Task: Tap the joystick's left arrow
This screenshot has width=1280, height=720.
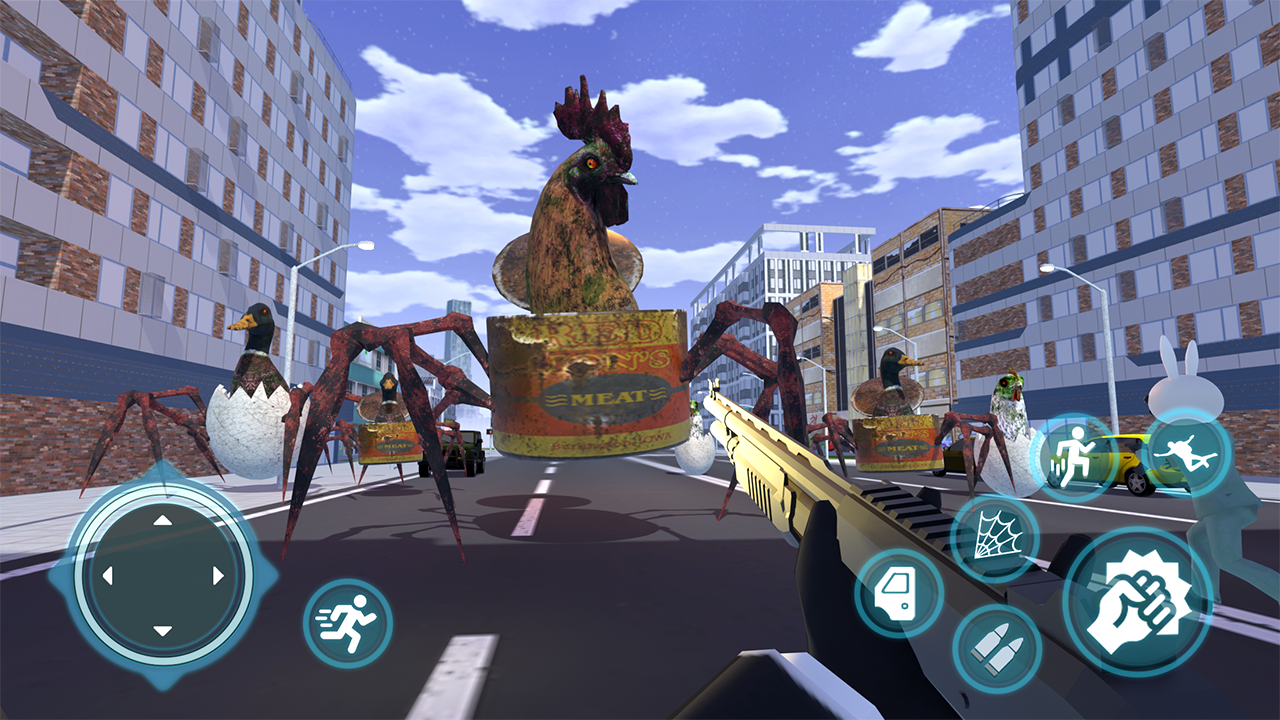Action: click(107, 576)
